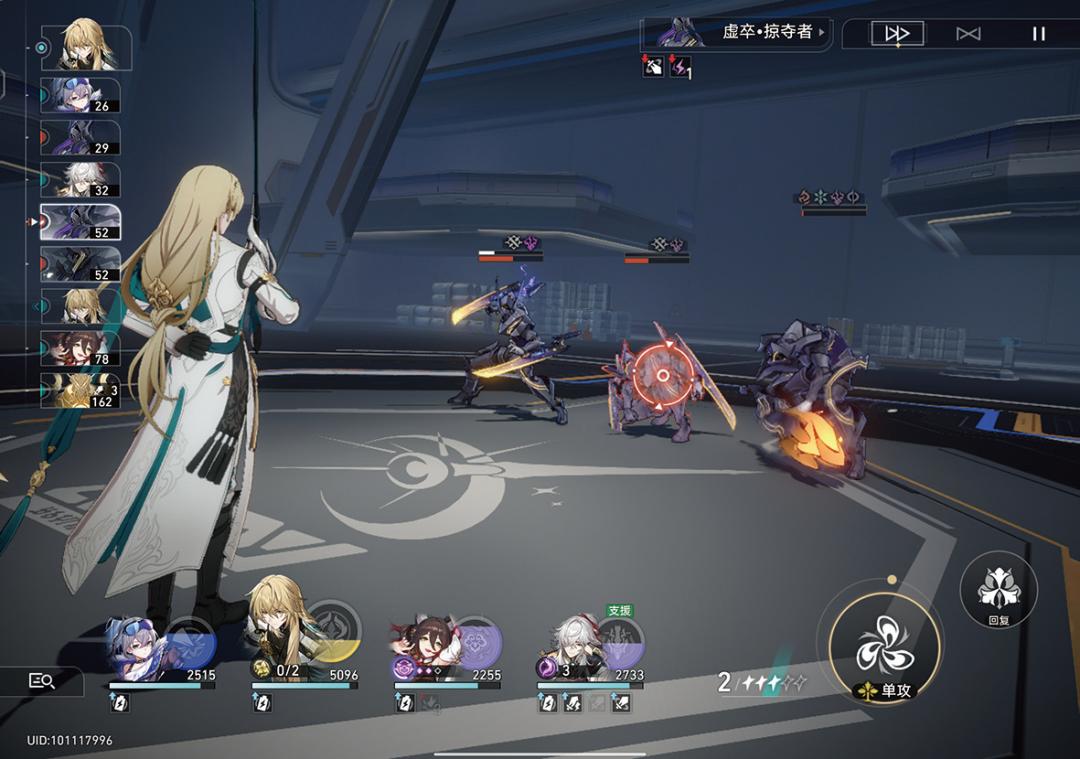Enable auto-battle mode

pyautogui.click(x=968, y=34)
